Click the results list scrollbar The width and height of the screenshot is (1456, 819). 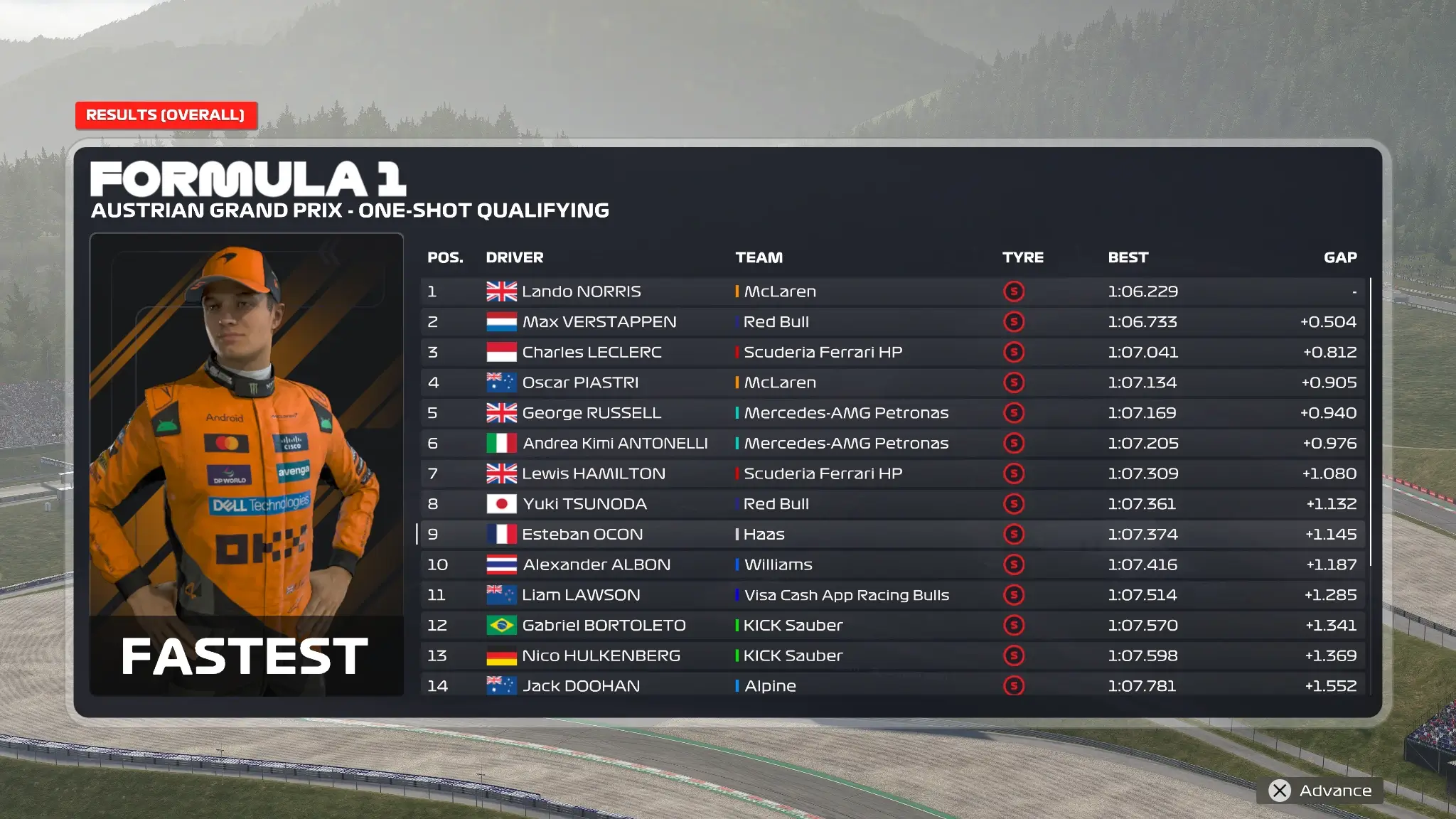click(1370, 422)
